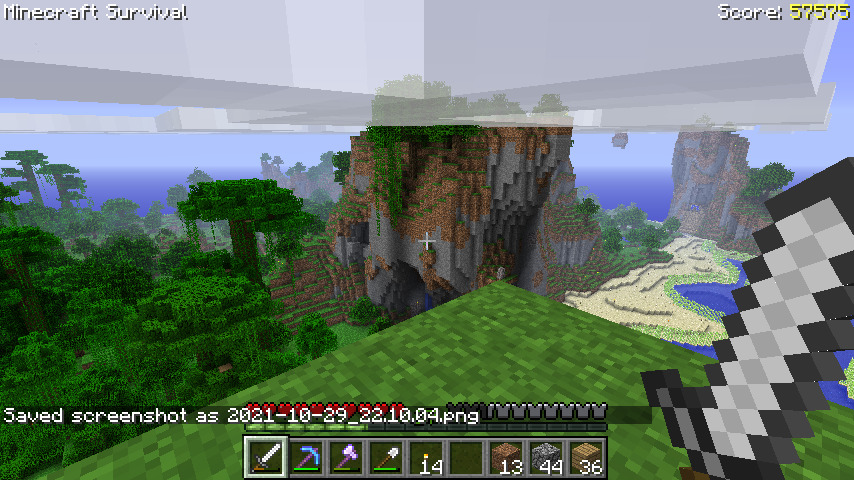
Task: Choose the axe in the hotbar
Action: 347,458
